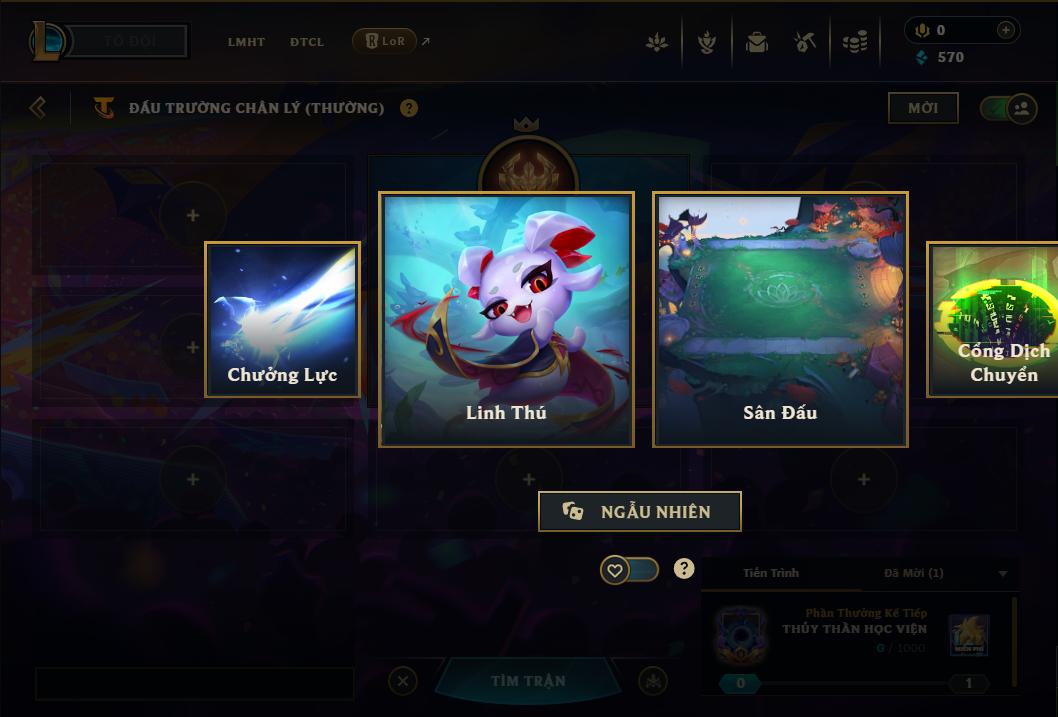Choose the Sân Đấu arena card
Screen dimensions: 1058x717
(780, 319)
